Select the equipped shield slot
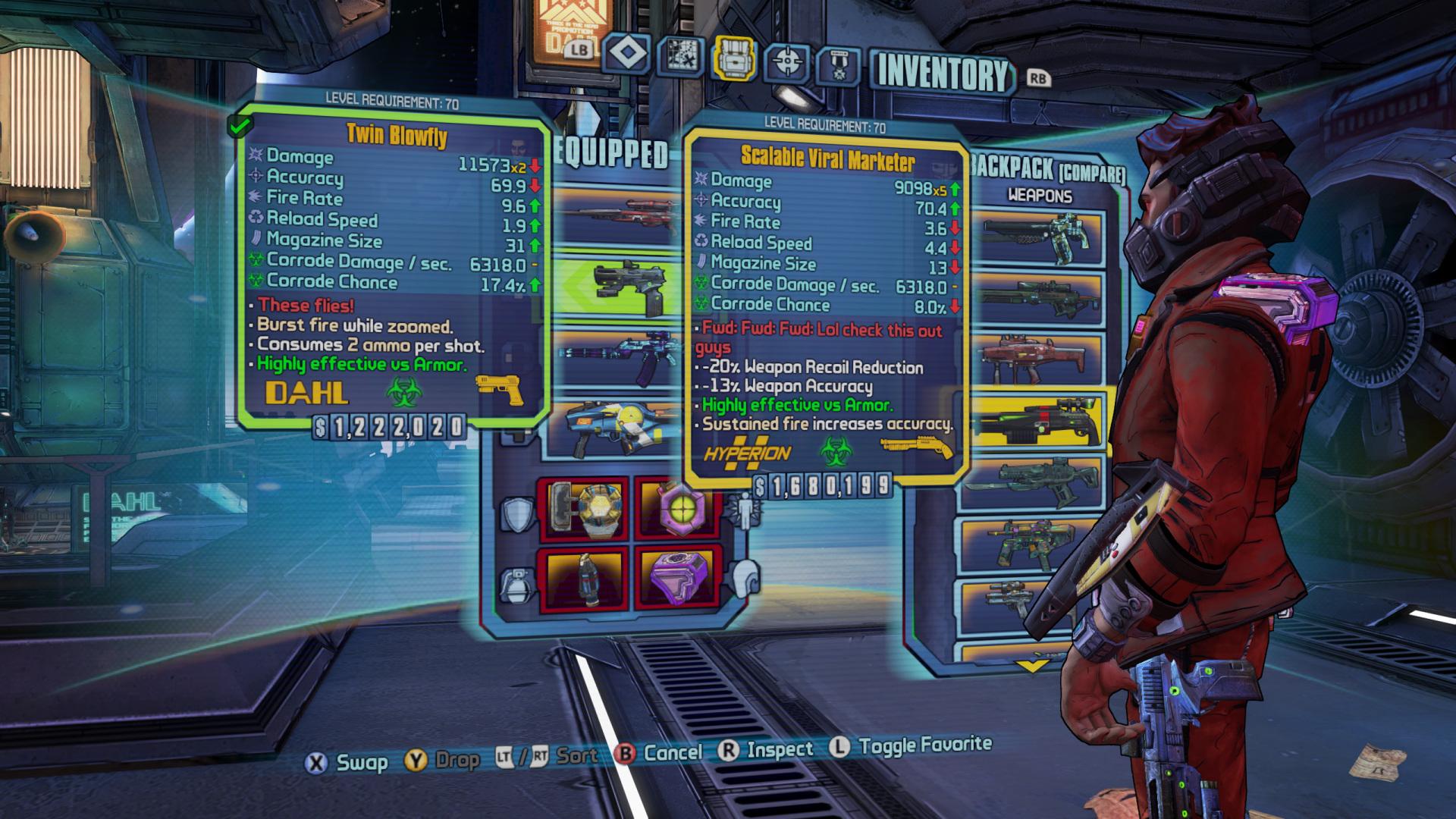Screen dimensions: 1456x819 click(x=582, y=507)
